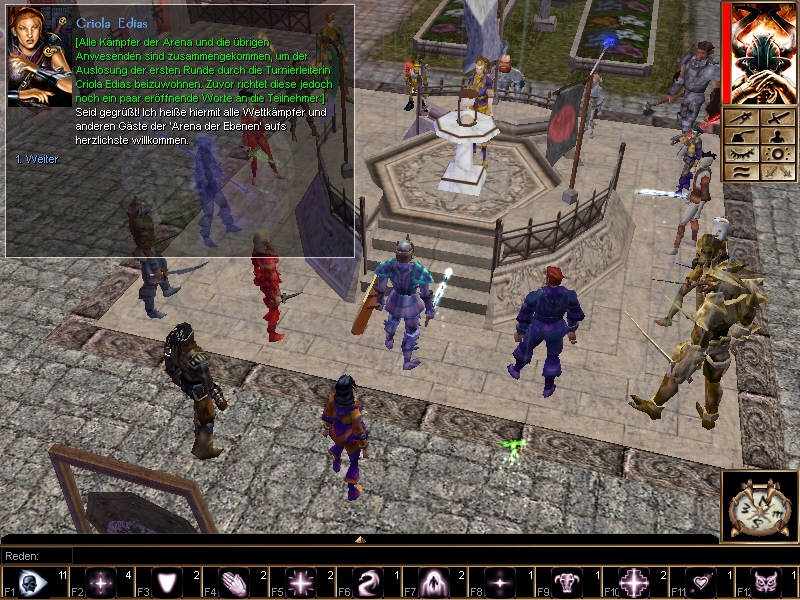800x600 pixels.
Task: Open the compass in the corner
Action: 759,506
